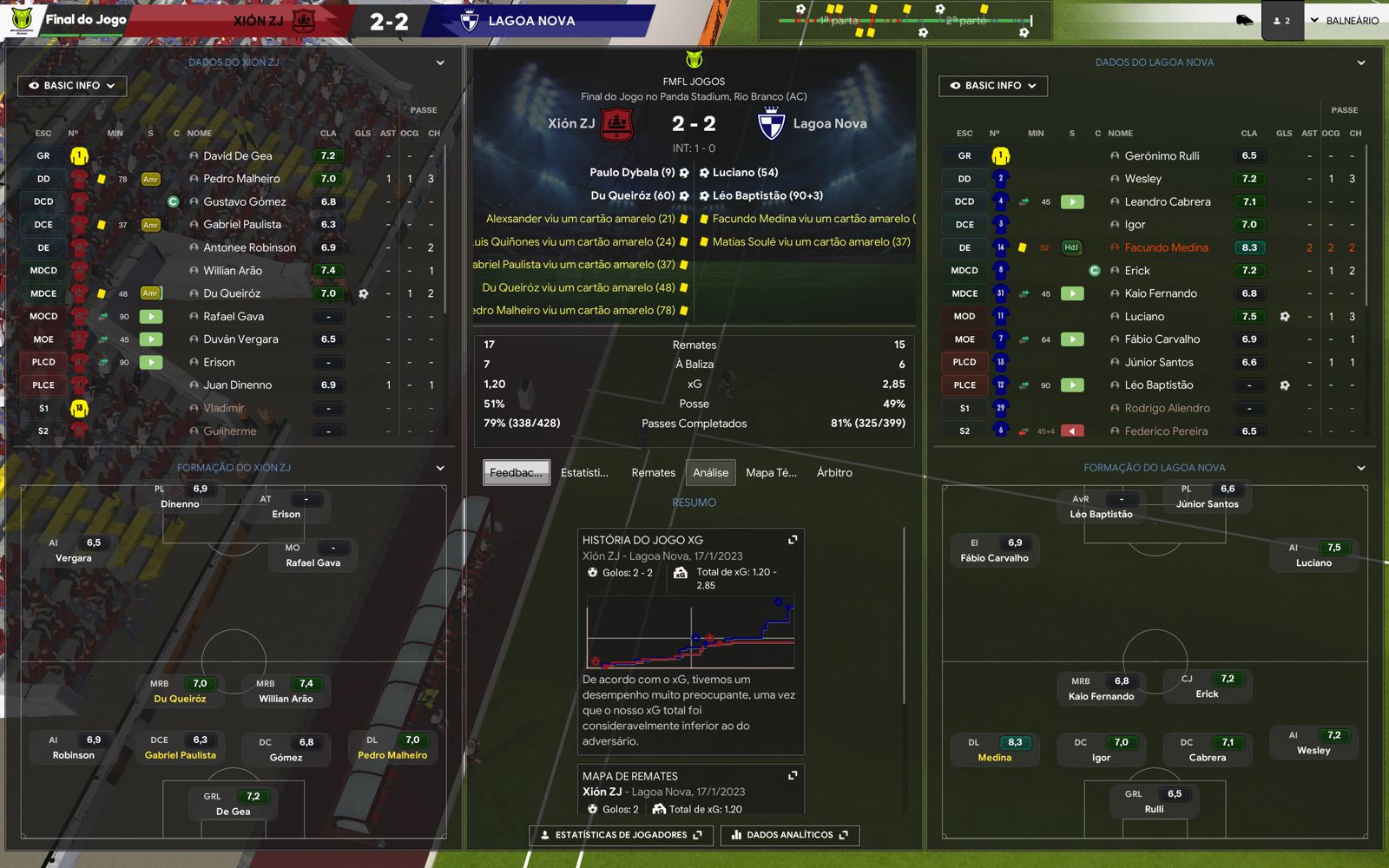Screen dimensions: 1389x868
Task: Switch to the Árbitro tab
Action: click(834, 472)
